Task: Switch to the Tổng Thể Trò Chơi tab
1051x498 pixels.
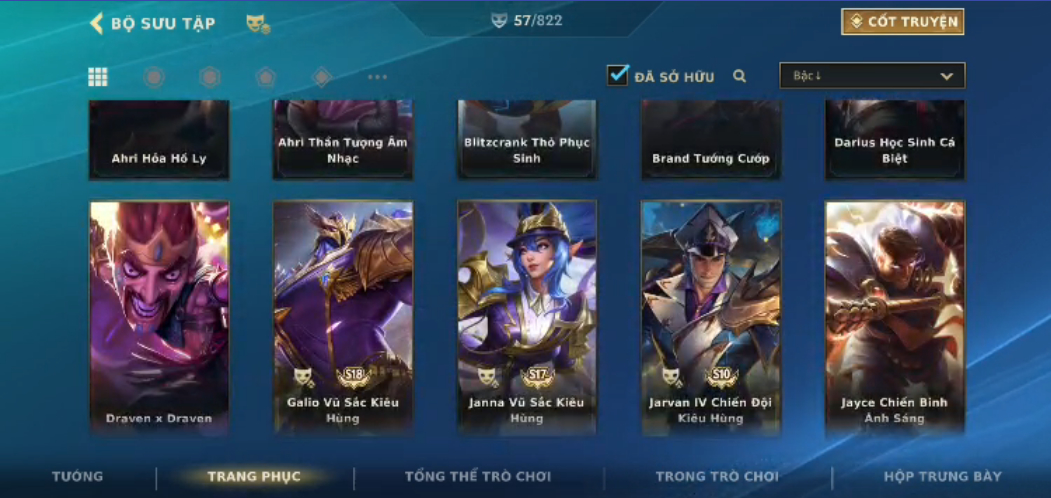Action: (478, 477)
